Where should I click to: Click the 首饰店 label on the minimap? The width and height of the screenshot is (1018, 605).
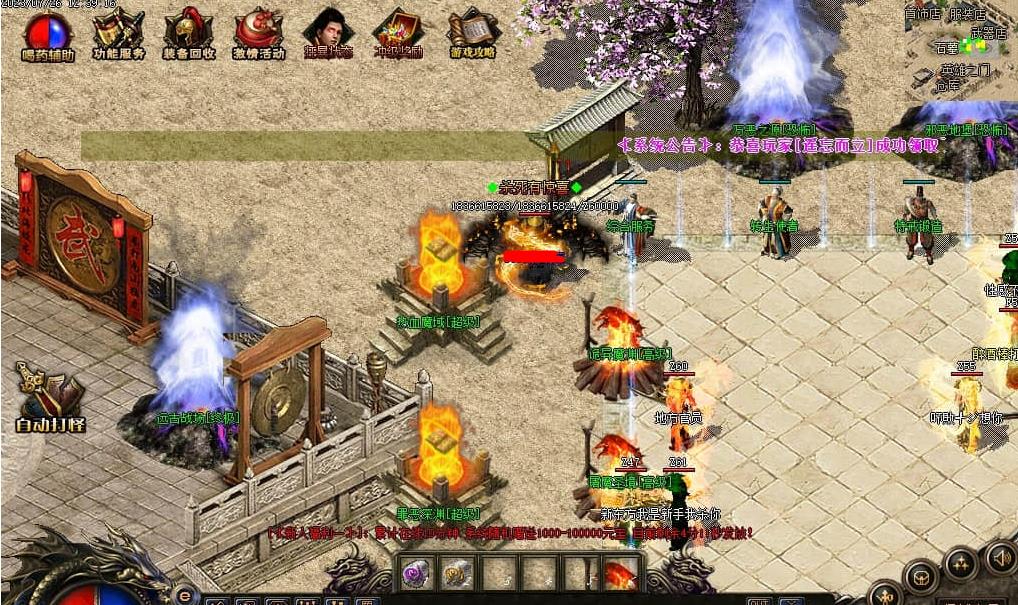[x=922, y=14]
